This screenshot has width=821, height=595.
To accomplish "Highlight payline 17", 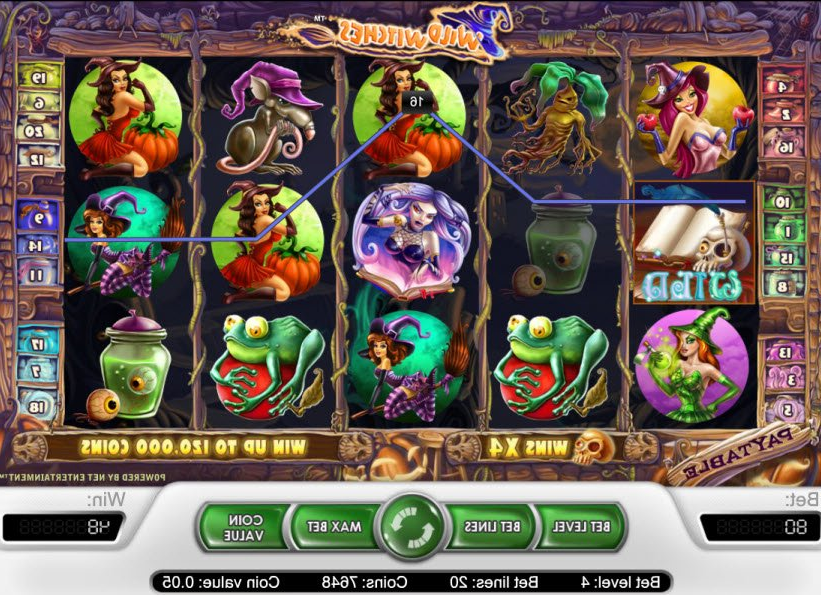I will (37, 343).
